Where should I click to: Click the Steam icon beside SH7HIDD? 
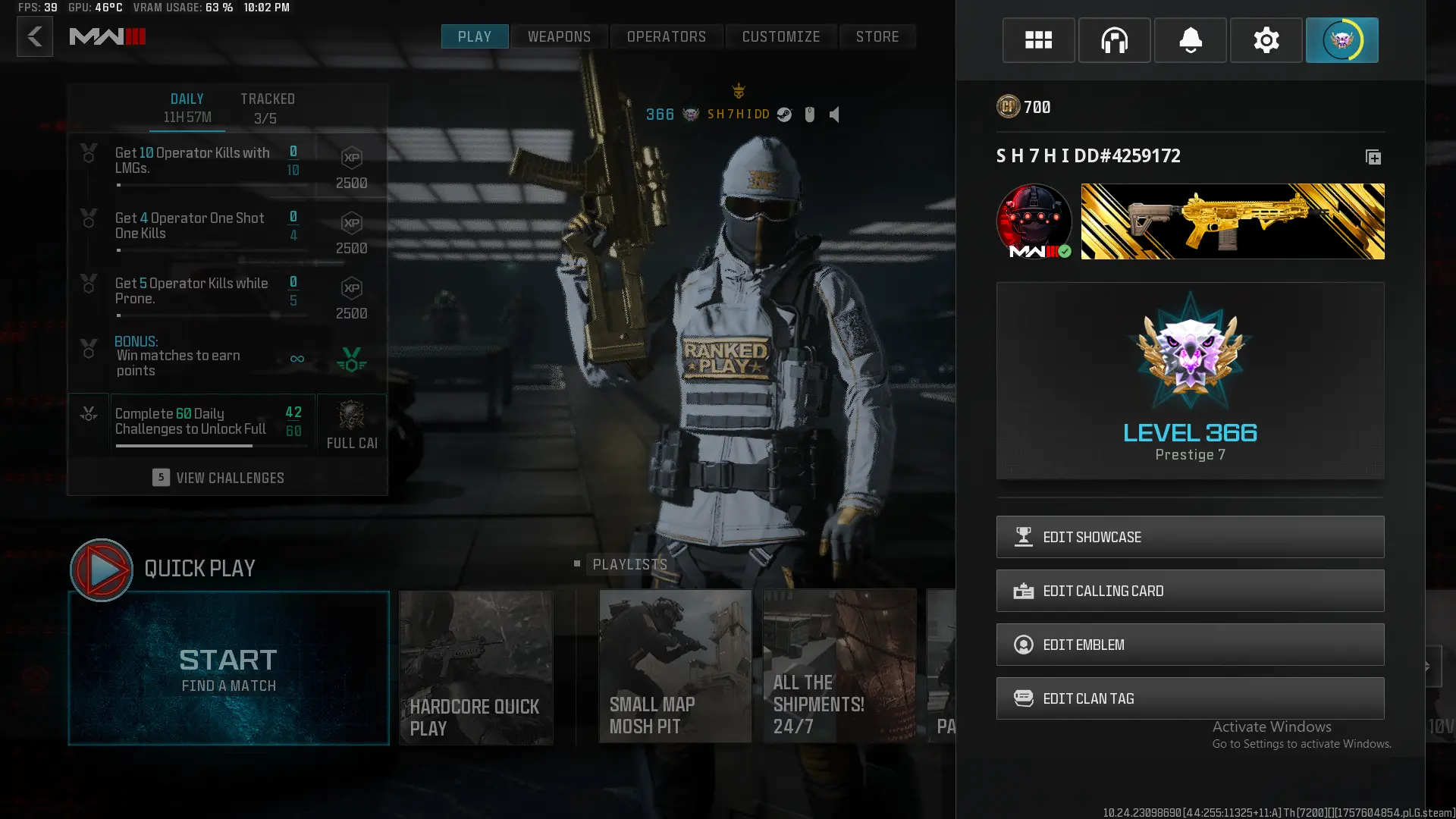784,115
